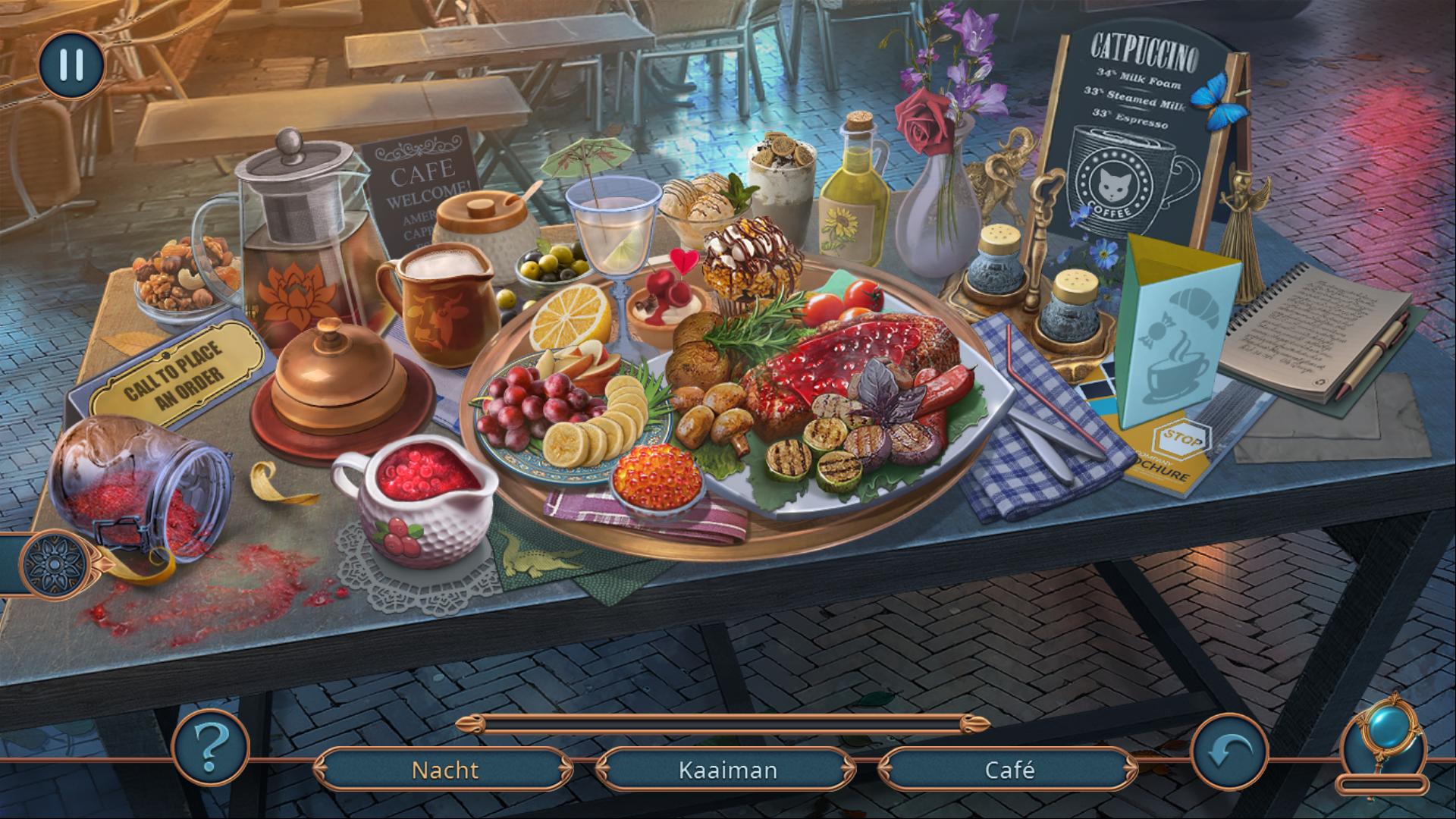Screen dimensions: 1456x819
Task: Open the question mark hint button
Action: pyautogui.click(x=211, y=747)
